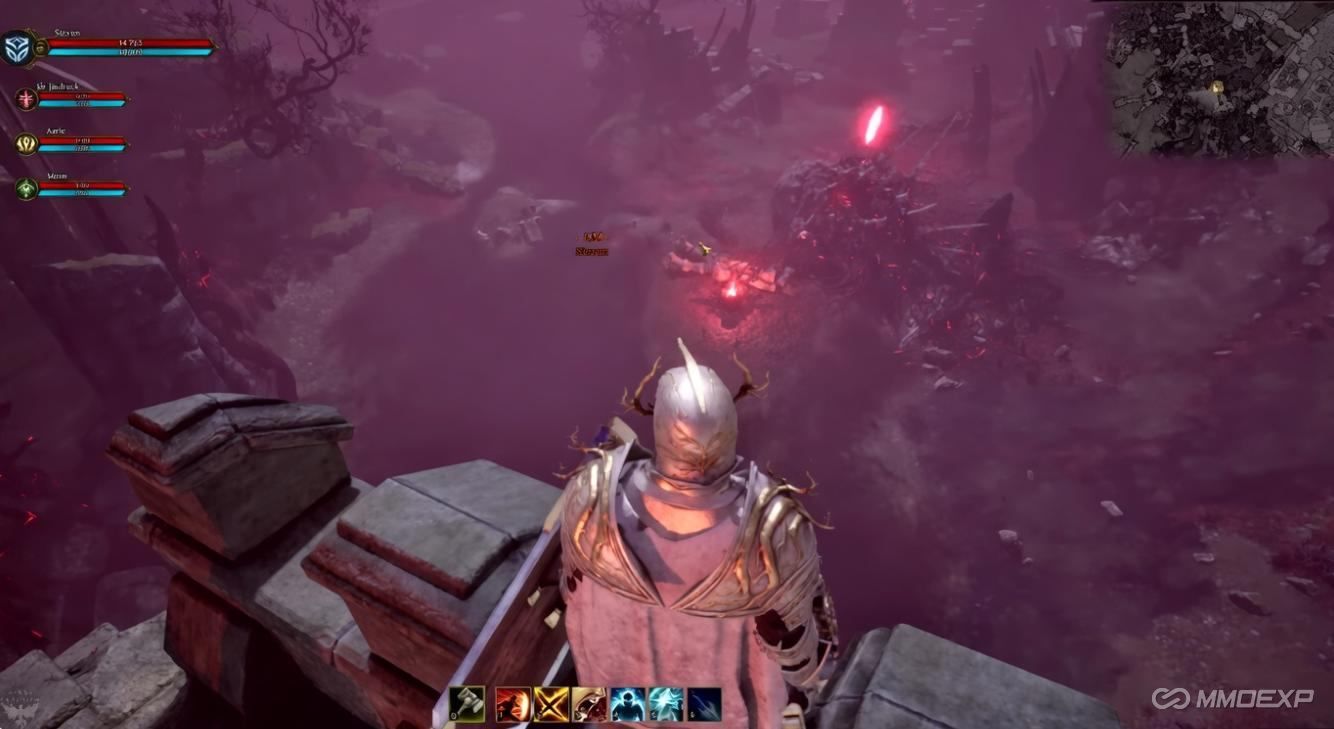Click the green class emblem of the fourth party member

tap(25, 188)
